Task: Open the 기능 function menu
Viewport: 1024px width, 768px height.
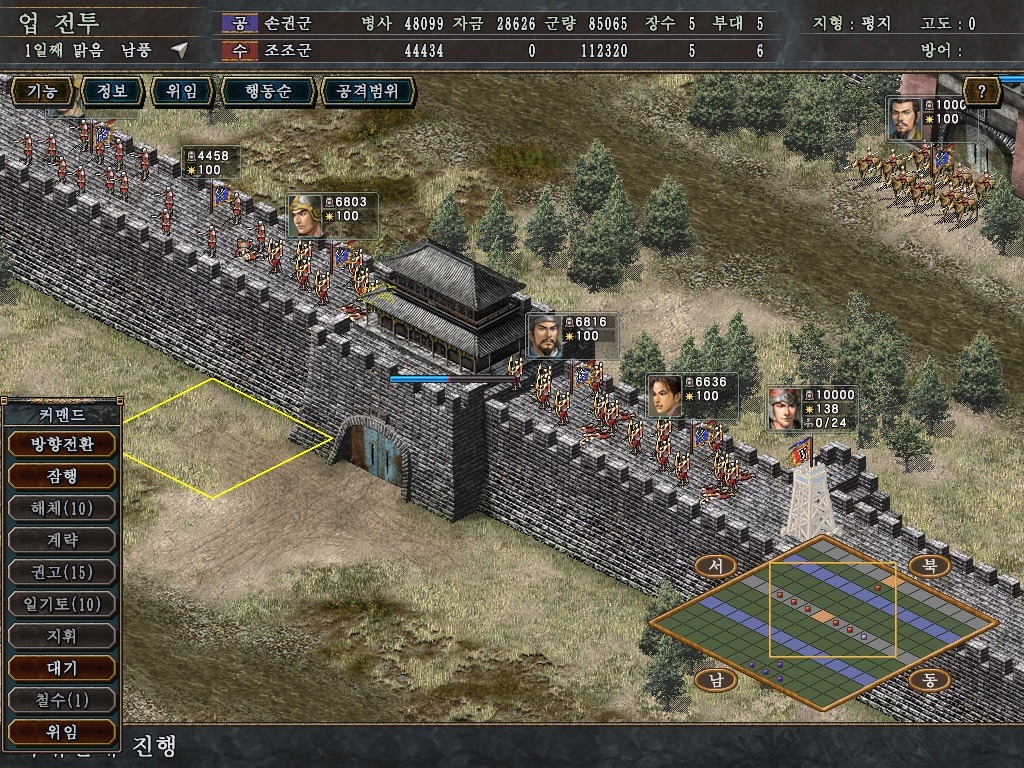Action: (42, 92)
